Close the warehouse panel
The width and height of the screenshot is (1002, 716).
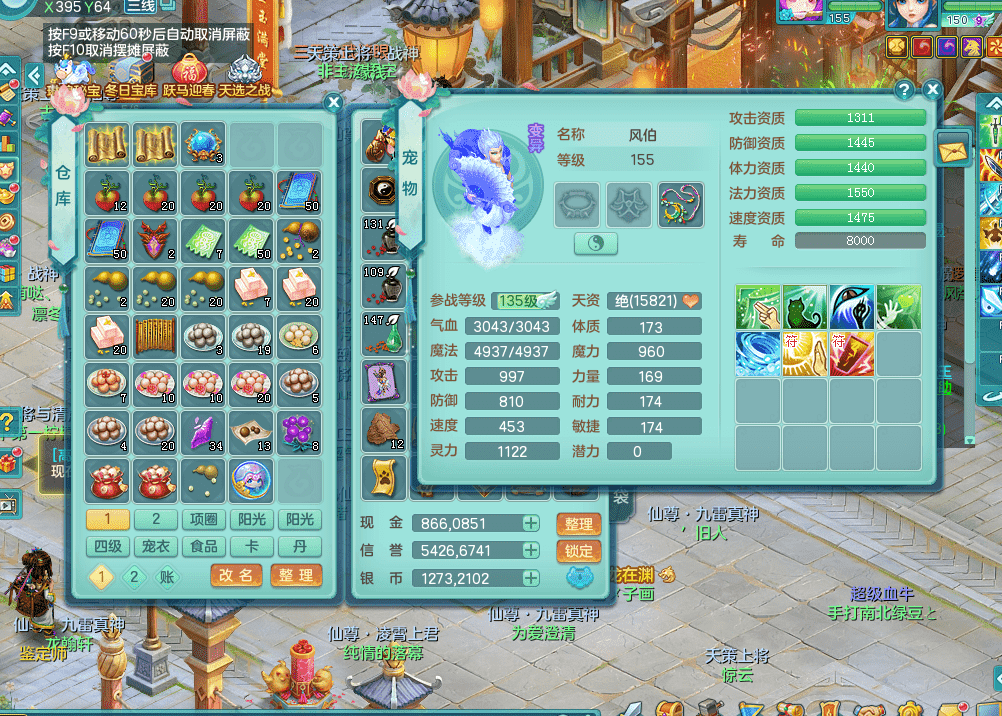(x=334, y=102)
